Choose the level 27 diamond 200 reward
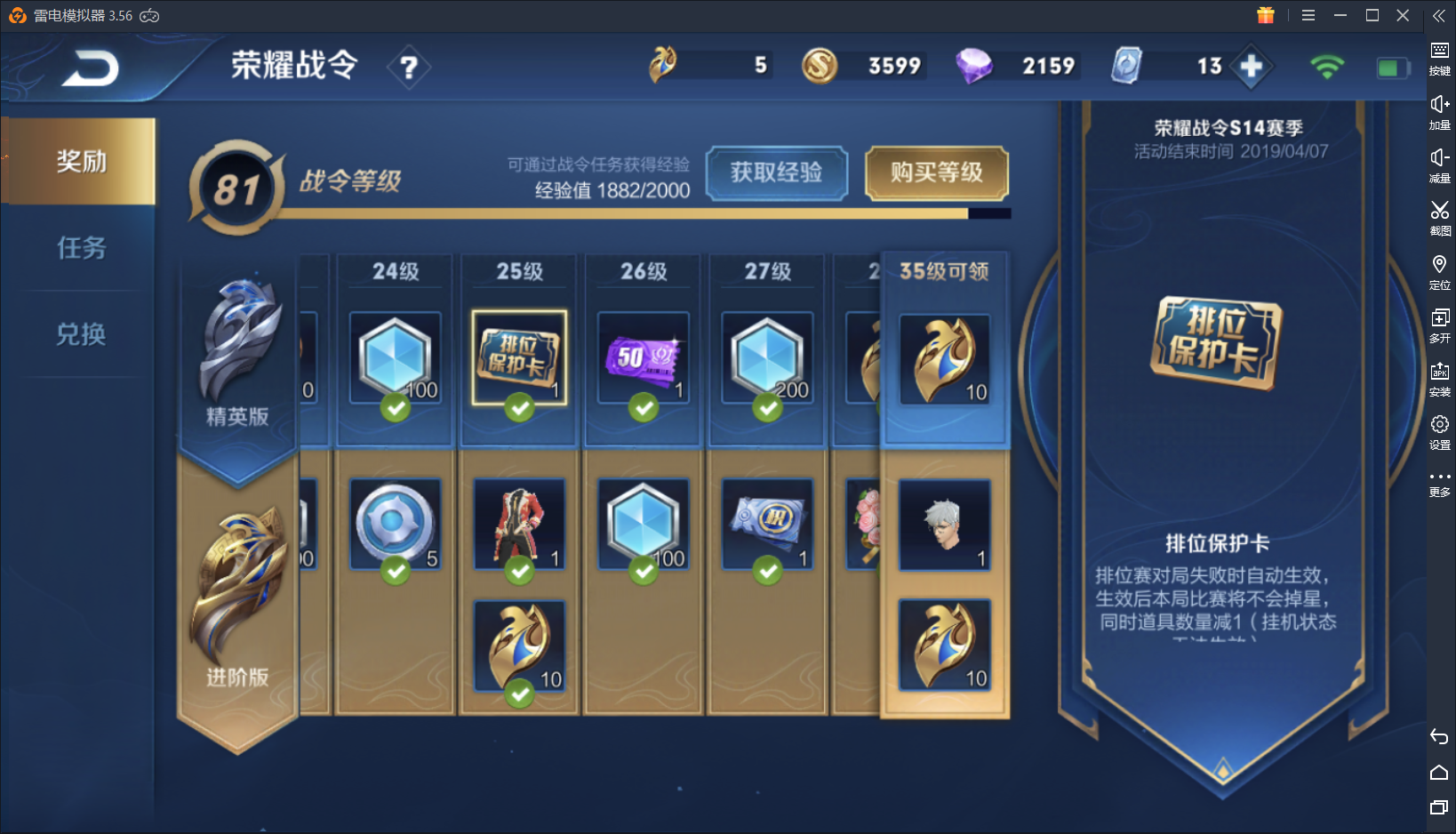 coord(767,357)
